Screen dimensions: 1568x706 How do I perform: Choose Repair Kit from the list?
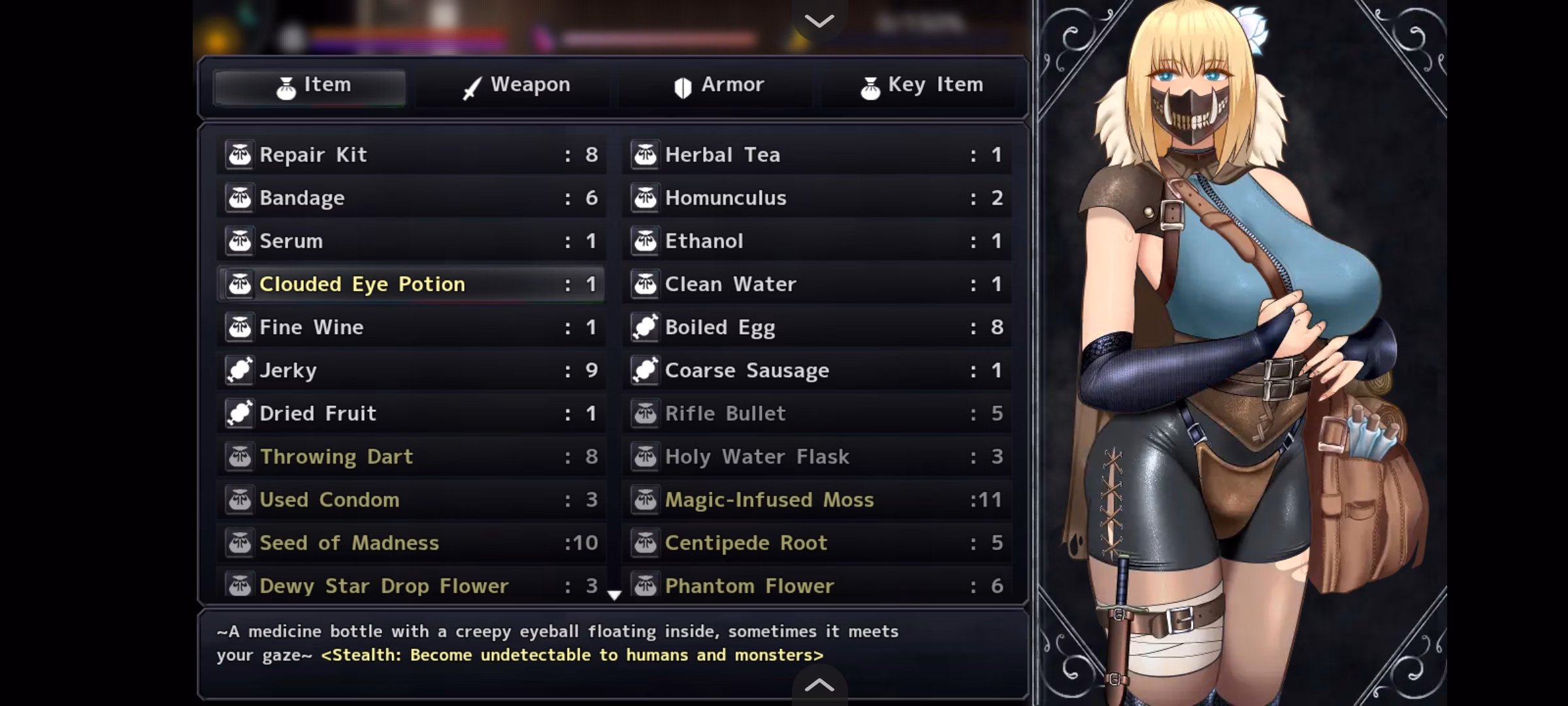412,155
